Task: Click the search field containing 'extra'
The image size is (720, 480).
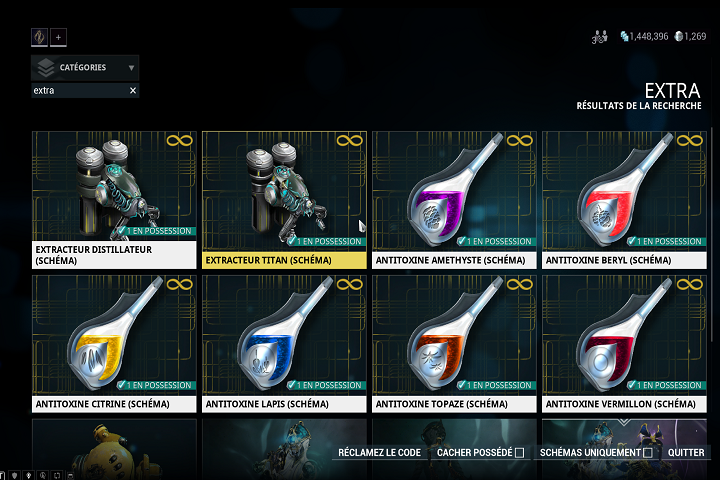Action: 78,91
